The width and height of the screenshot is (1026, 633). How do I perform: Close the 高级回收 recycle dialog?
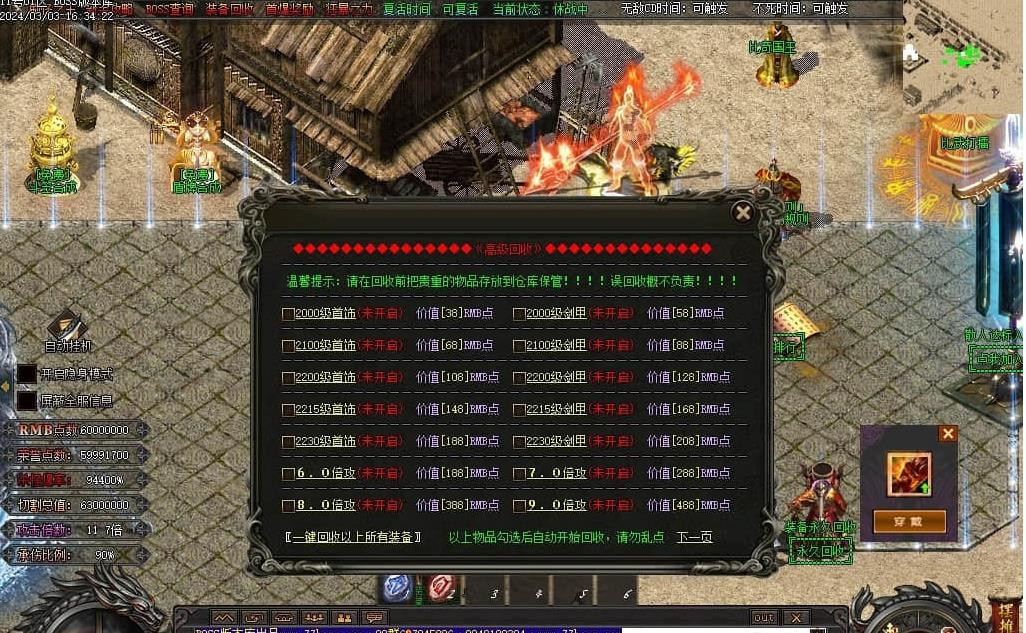(x=742, y=212)
